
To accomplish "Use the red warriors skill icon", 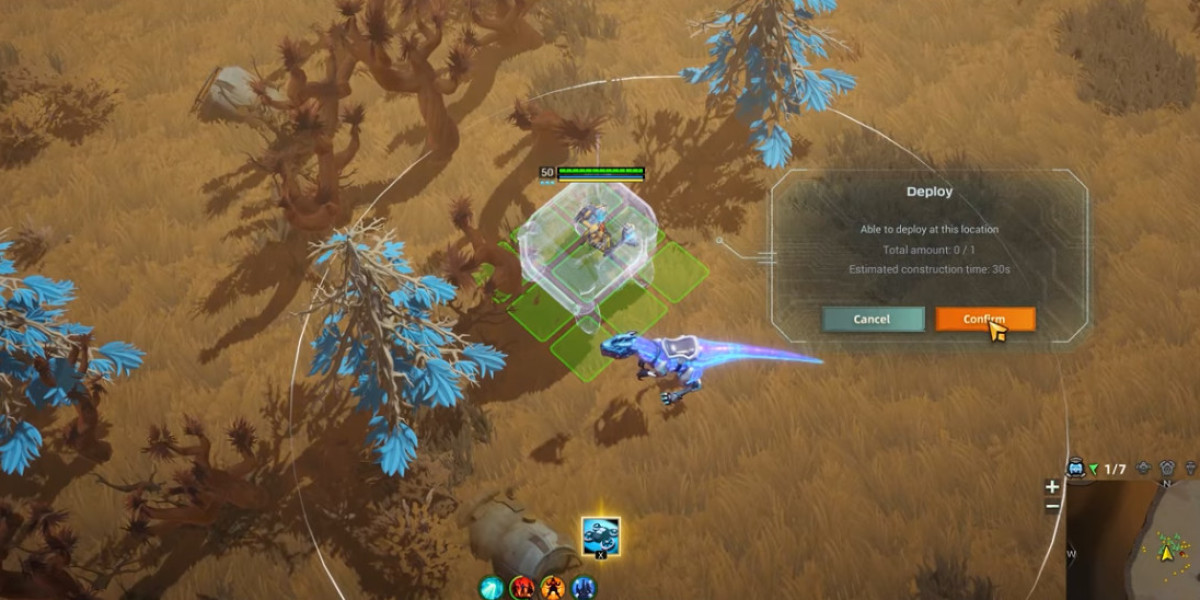I will 522,588.
